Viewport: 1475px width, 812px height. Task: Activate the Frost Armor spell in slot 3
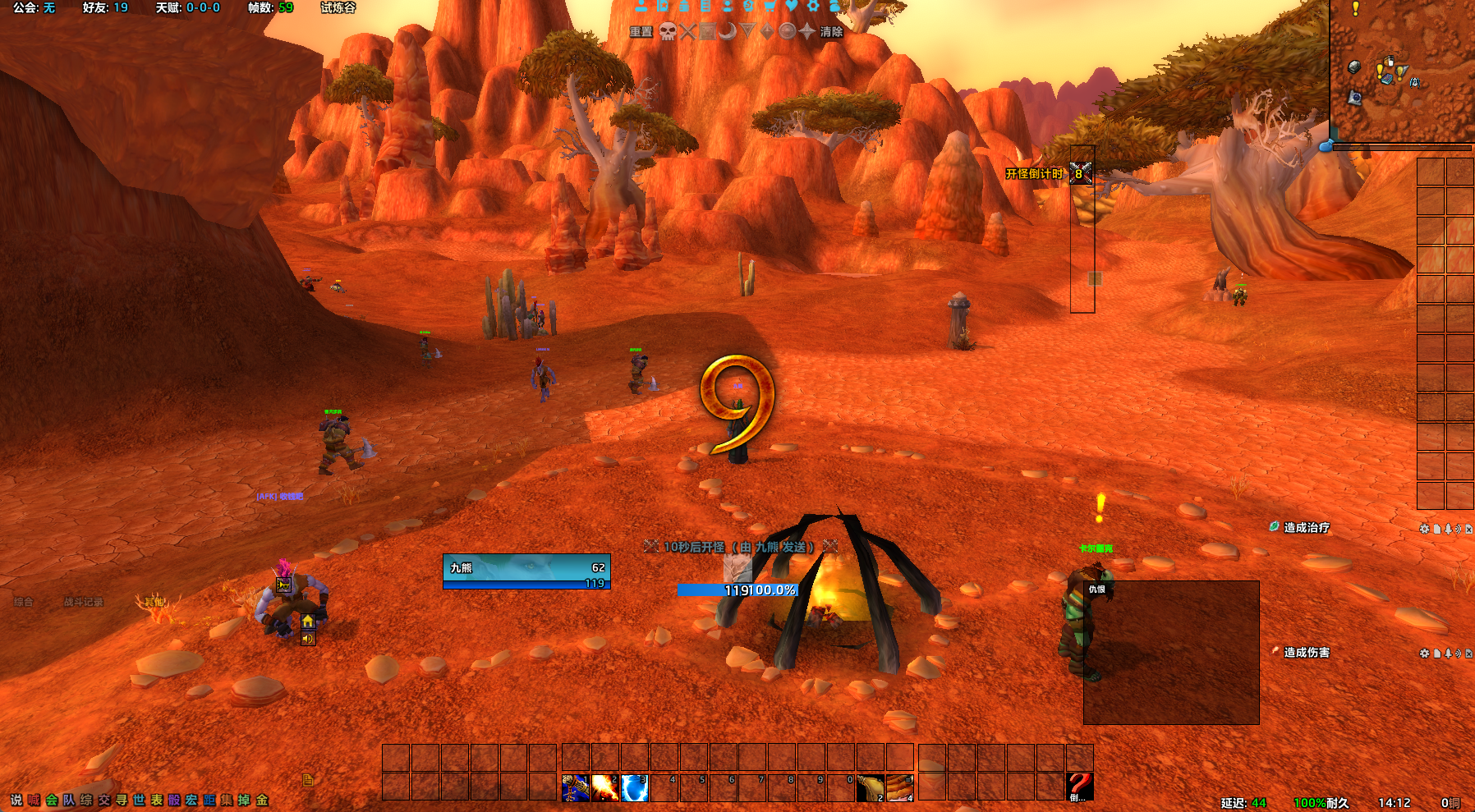click(x=635, y=787)
